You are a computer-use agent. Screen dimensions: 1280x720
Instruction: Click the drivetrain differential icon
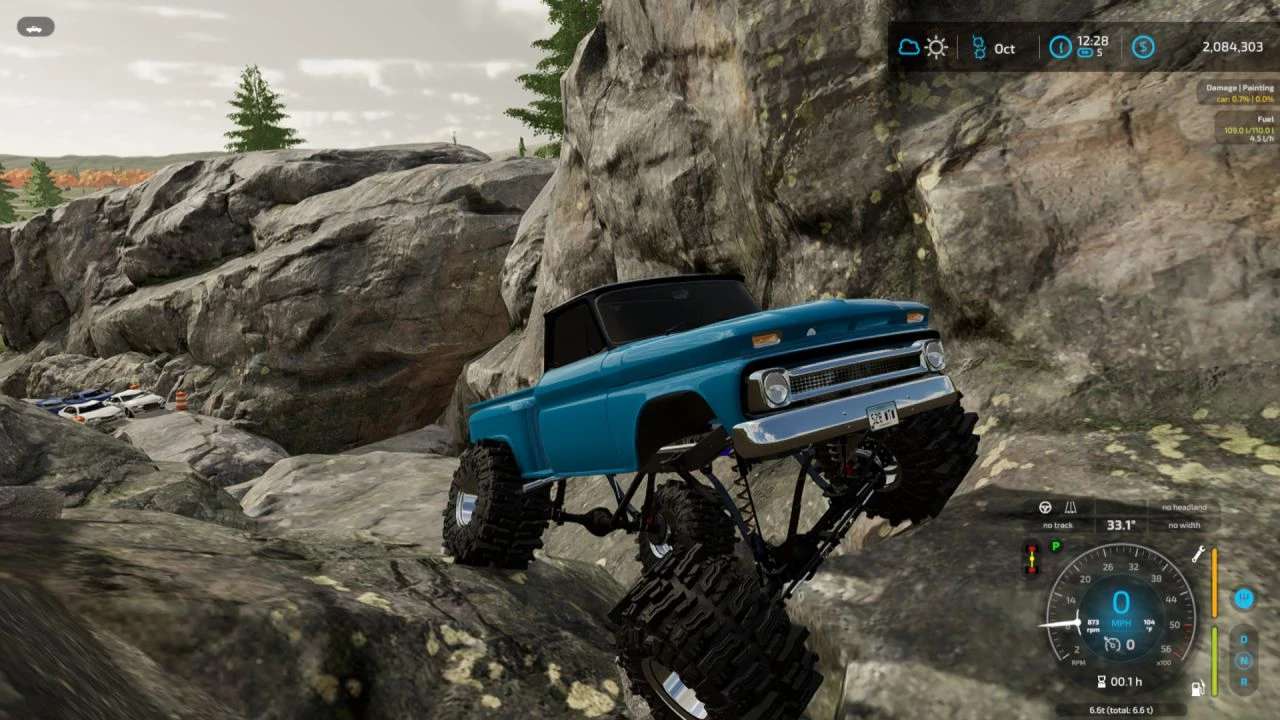point(1031,557)
